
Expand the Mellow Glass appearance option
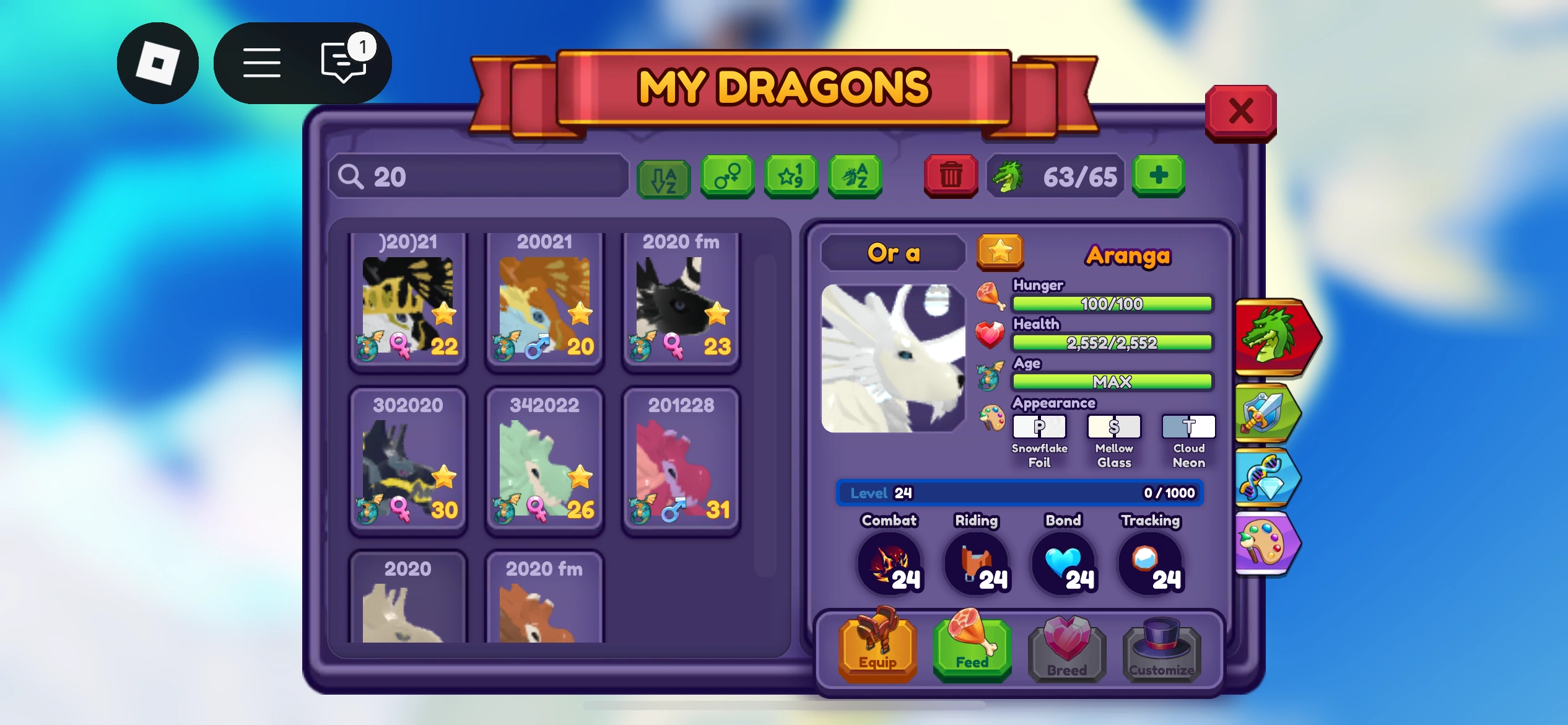(1113, 426)
